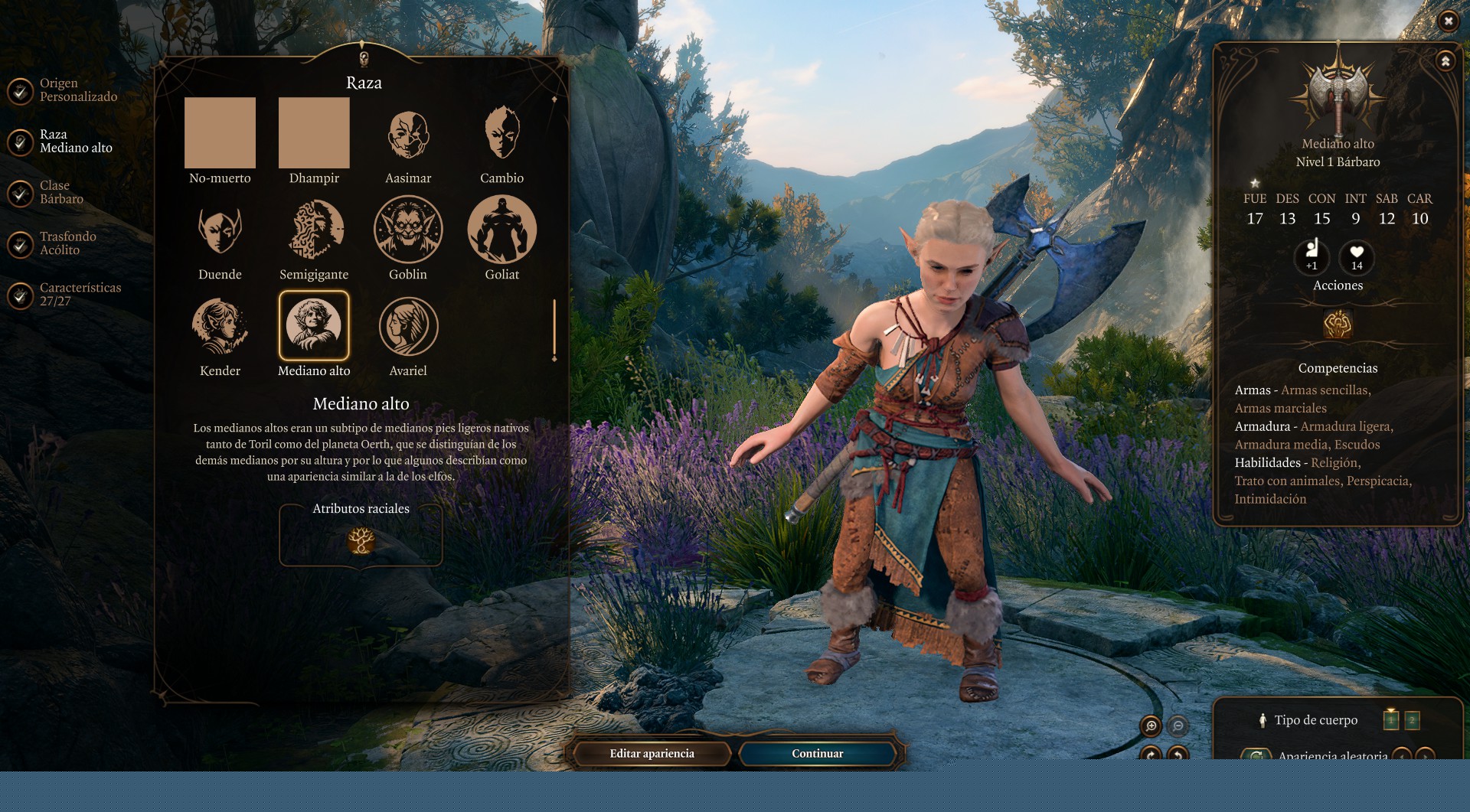This screenshot has width=1470, height=812.
Task: Select the Kender race
Action: pyautogui.click(x=220, y=326)
